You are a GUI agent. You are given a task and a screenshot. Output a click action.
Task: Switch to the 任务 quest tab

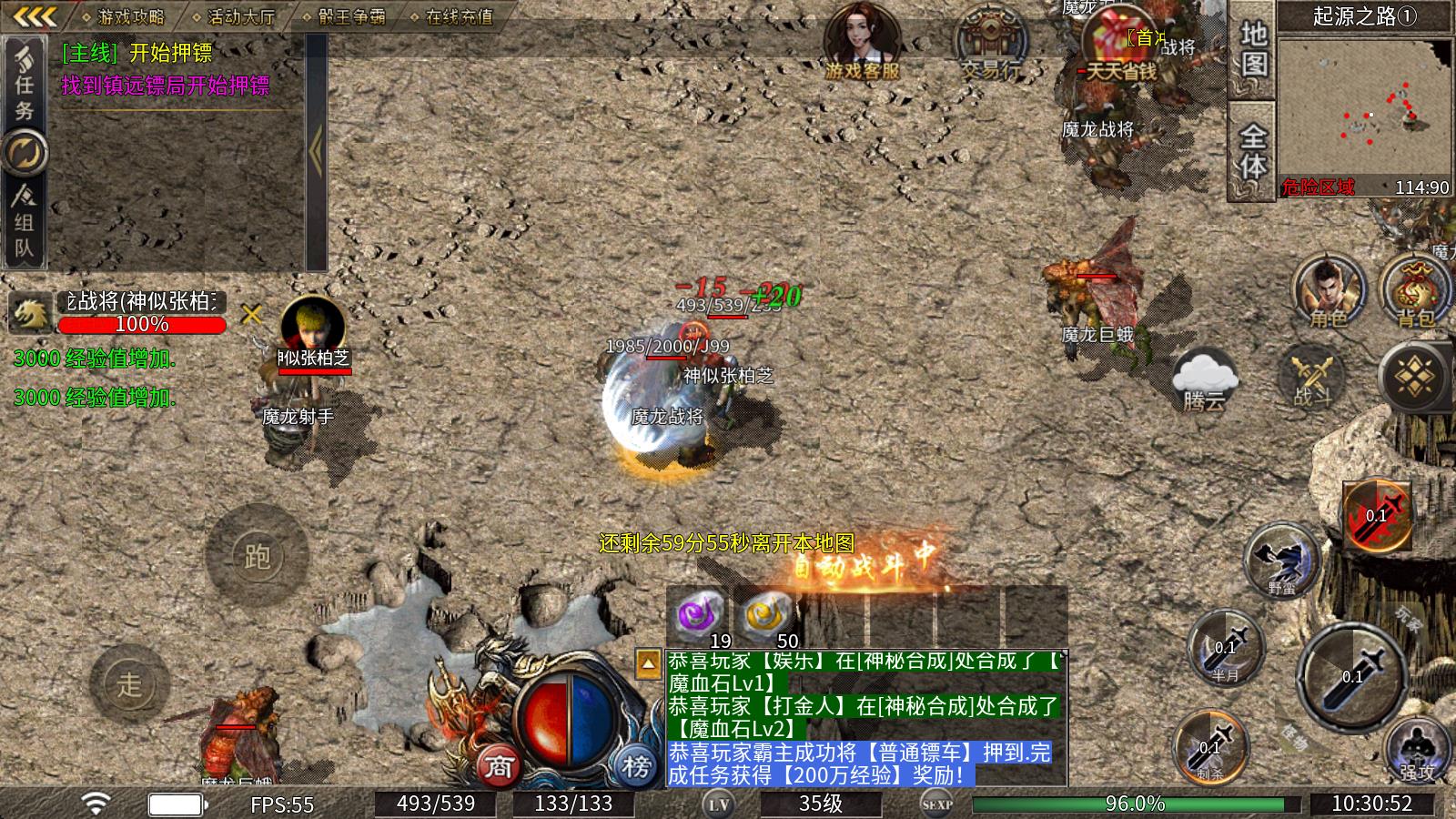pos(25,84)
